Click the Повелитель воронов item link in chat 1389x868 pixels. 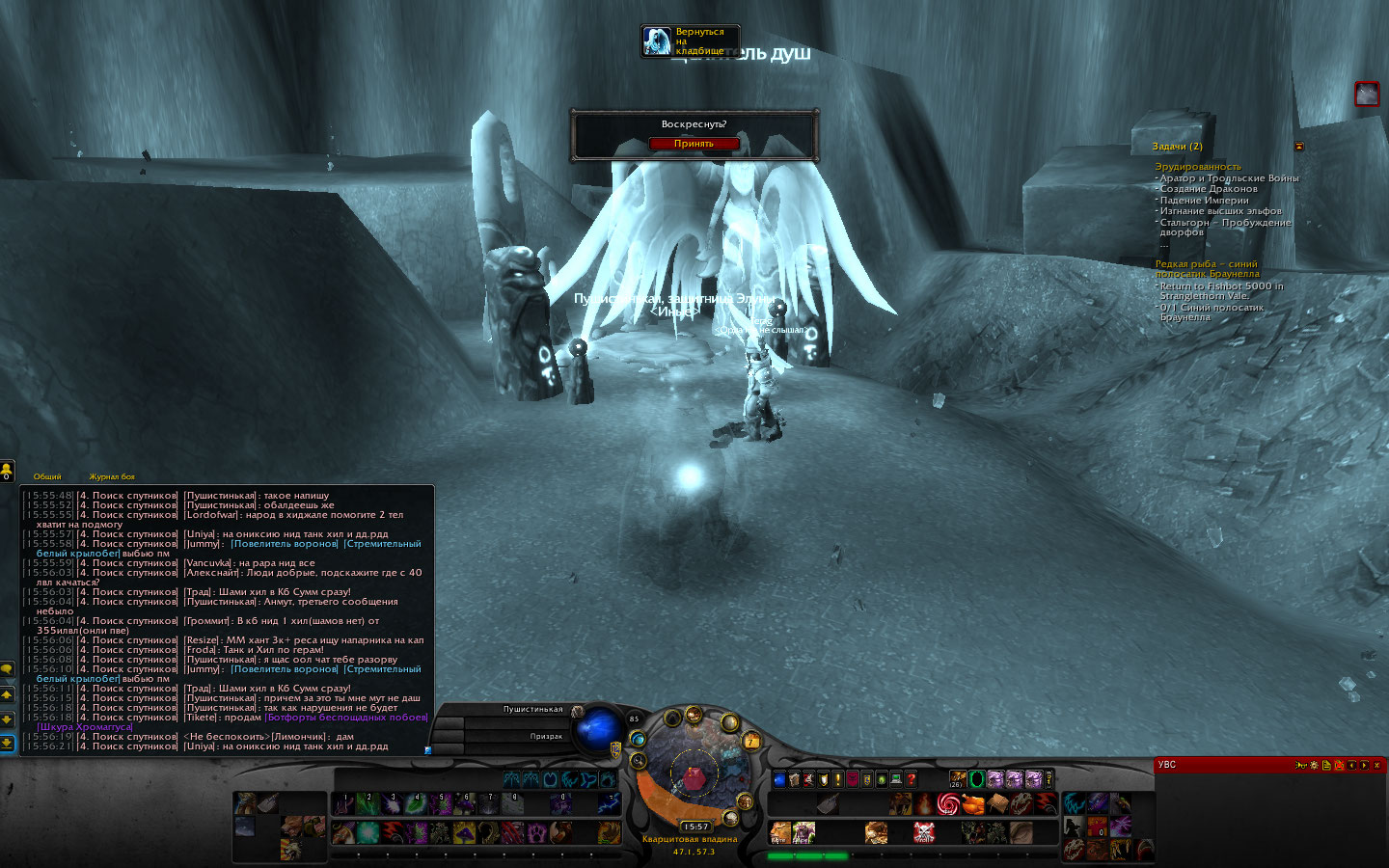[x=285, y=544]
